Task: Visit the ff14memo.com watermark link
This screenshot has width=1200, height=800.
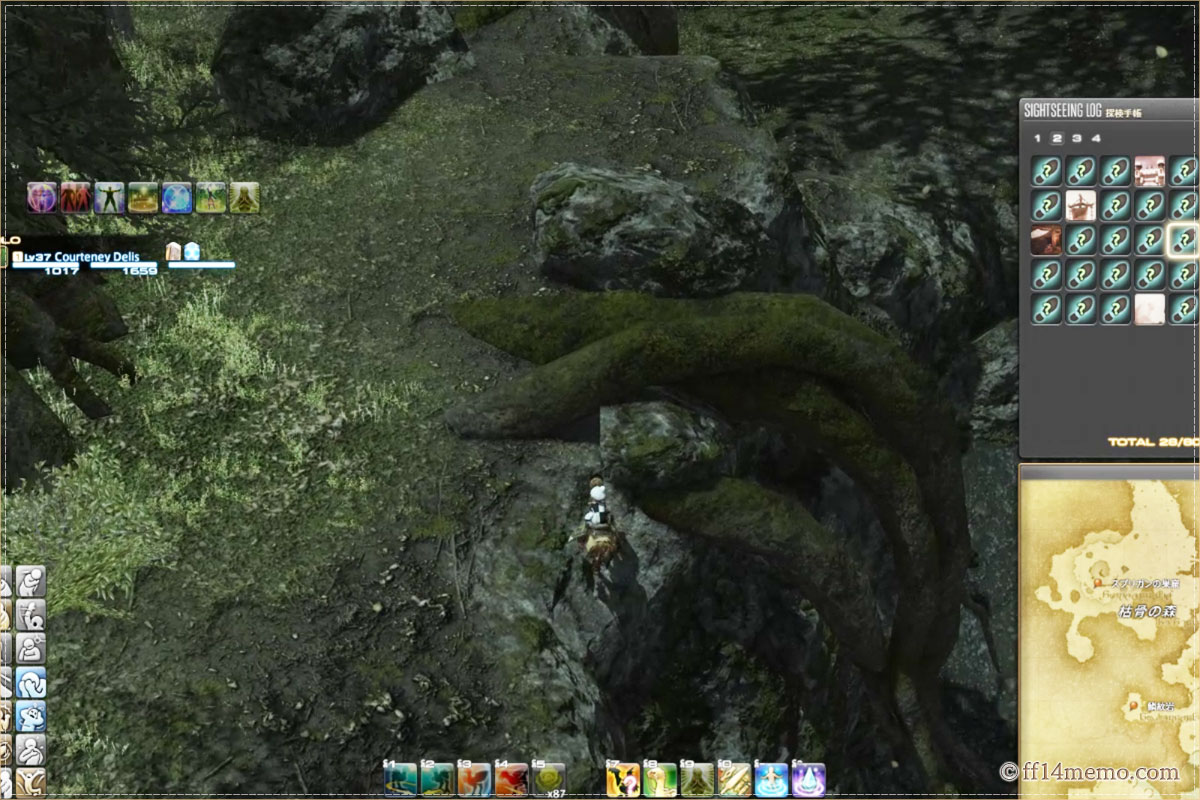Action: point(1088,772)
